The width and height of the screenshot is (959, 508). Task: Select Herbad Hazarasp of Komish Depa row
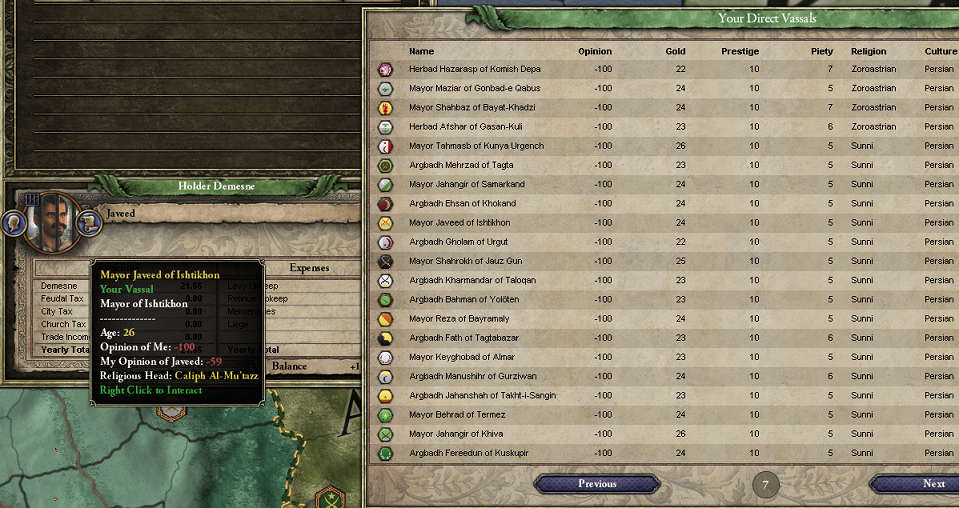475,69
